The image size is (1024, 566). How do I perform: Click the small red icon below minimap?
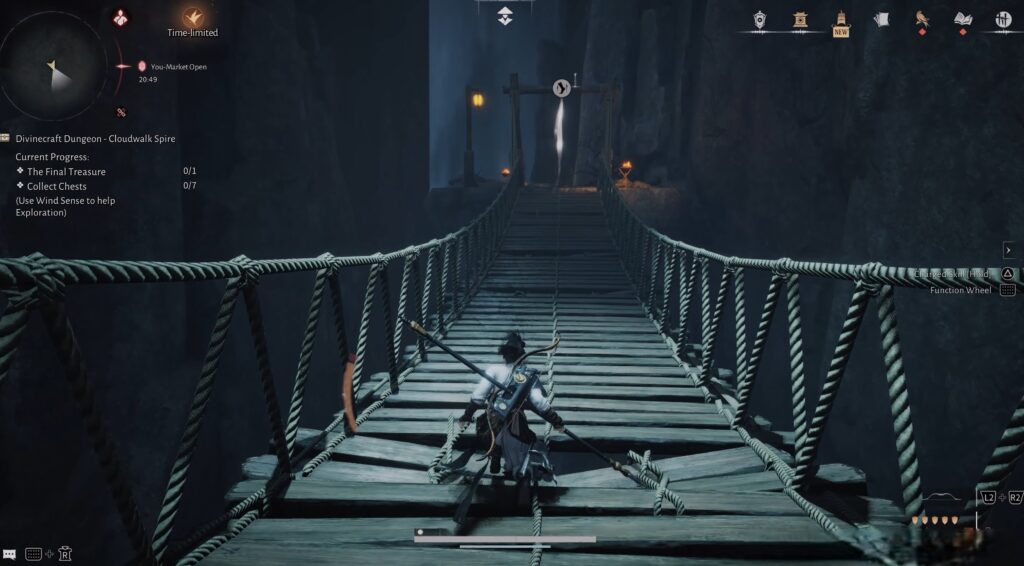click(121, 112)
